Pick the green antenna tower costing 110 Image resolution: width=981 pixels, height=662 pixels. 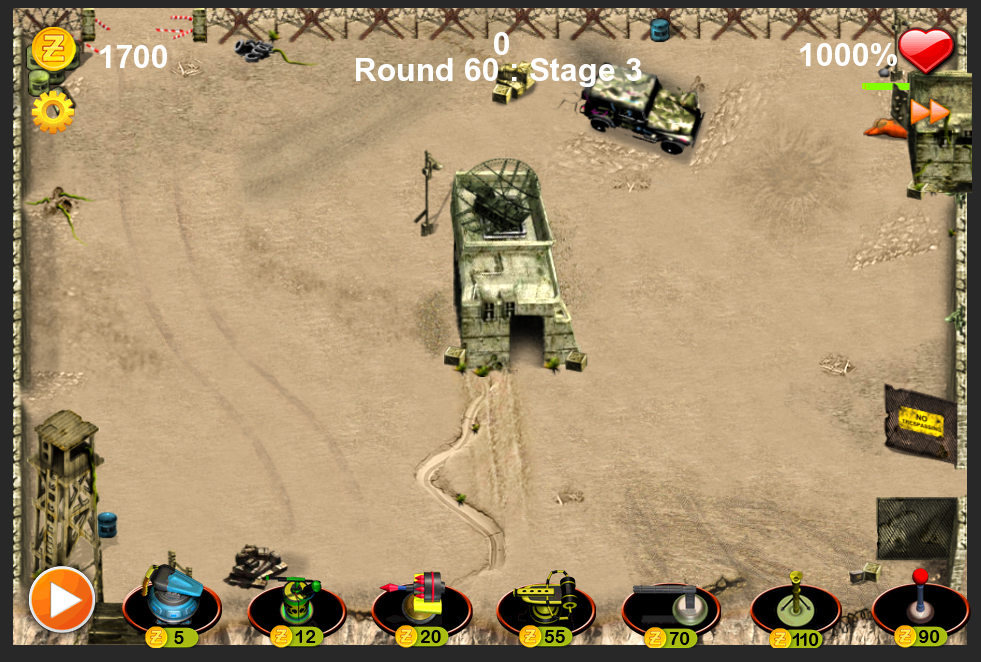click(796, 601)
